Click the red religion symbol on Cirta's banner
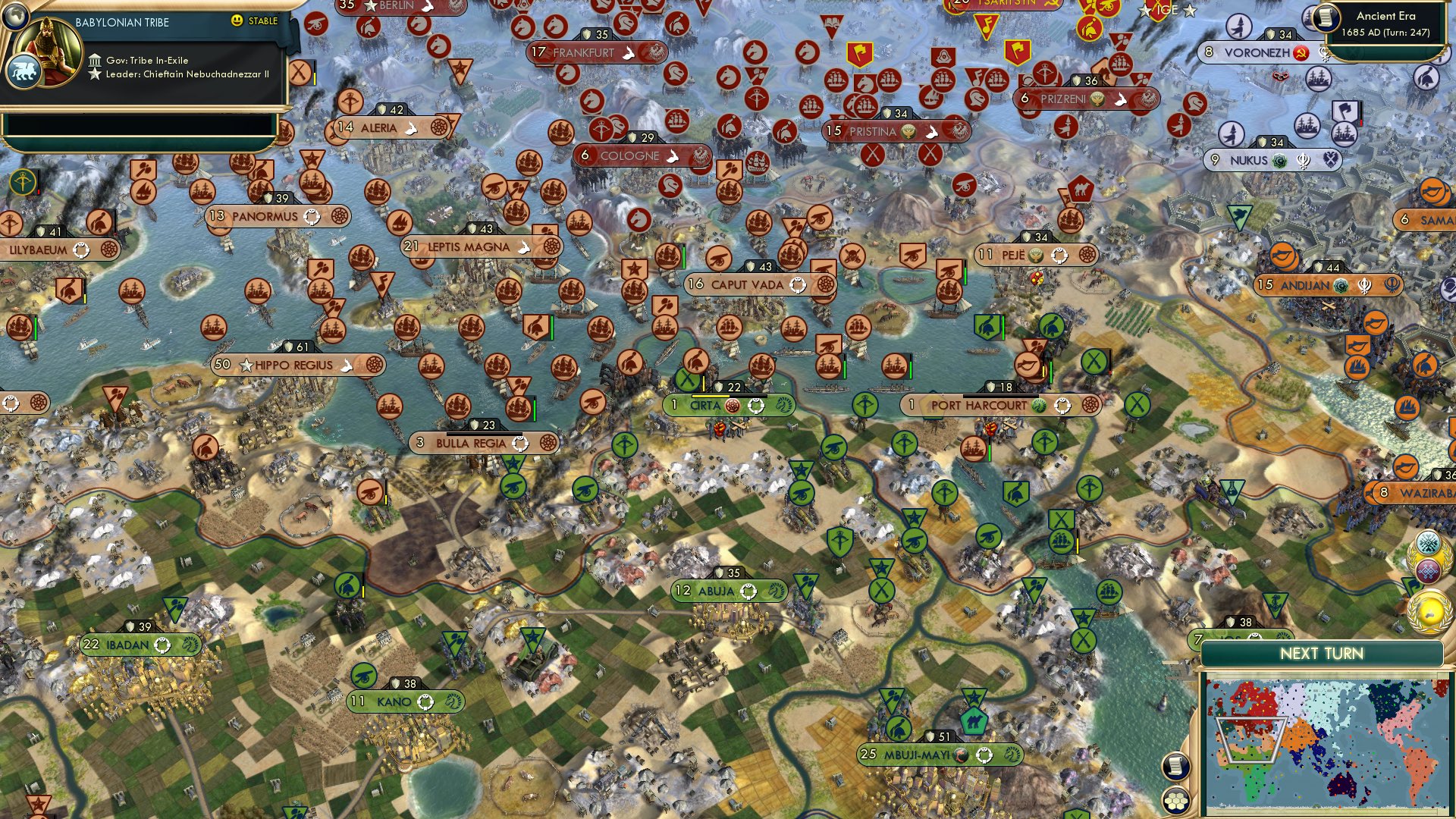This screenshot has height=819, width=1456. pos(732,406)
